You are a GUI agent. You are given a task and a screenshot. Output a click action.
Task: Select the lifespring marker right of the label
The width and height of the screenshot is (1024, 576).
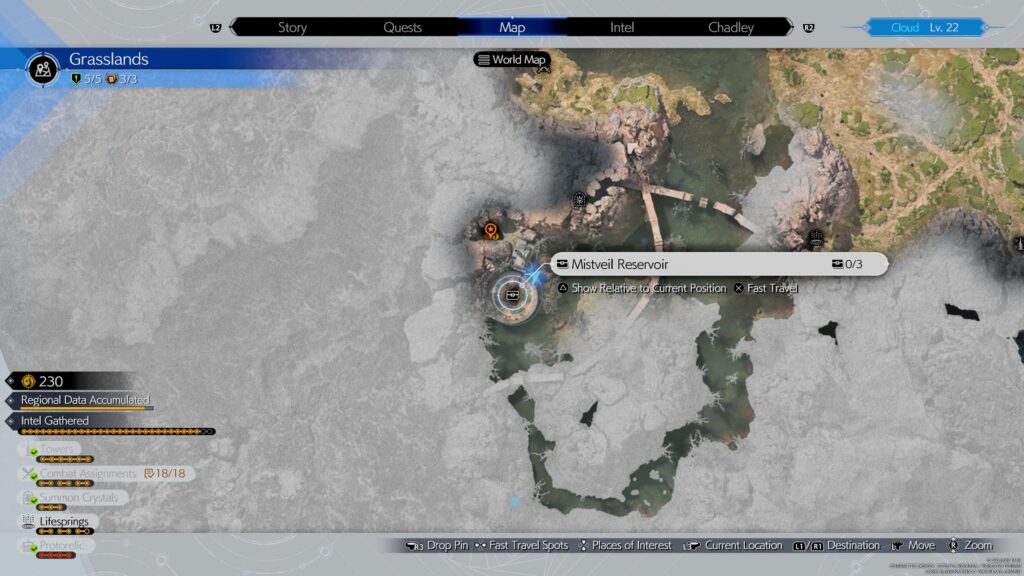(x=816, y=238)
